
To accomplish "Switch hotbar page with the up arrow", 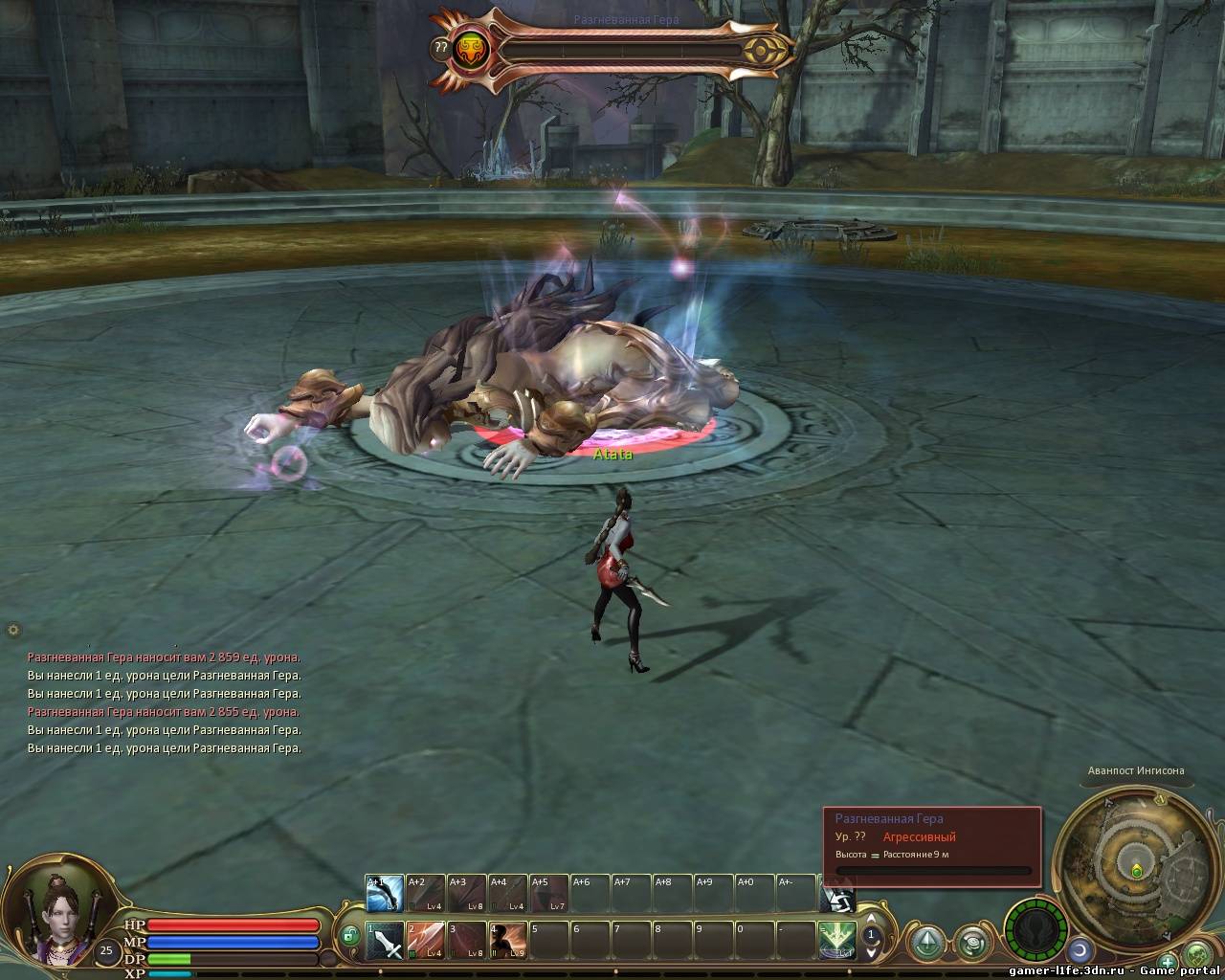I will (871, 920).
